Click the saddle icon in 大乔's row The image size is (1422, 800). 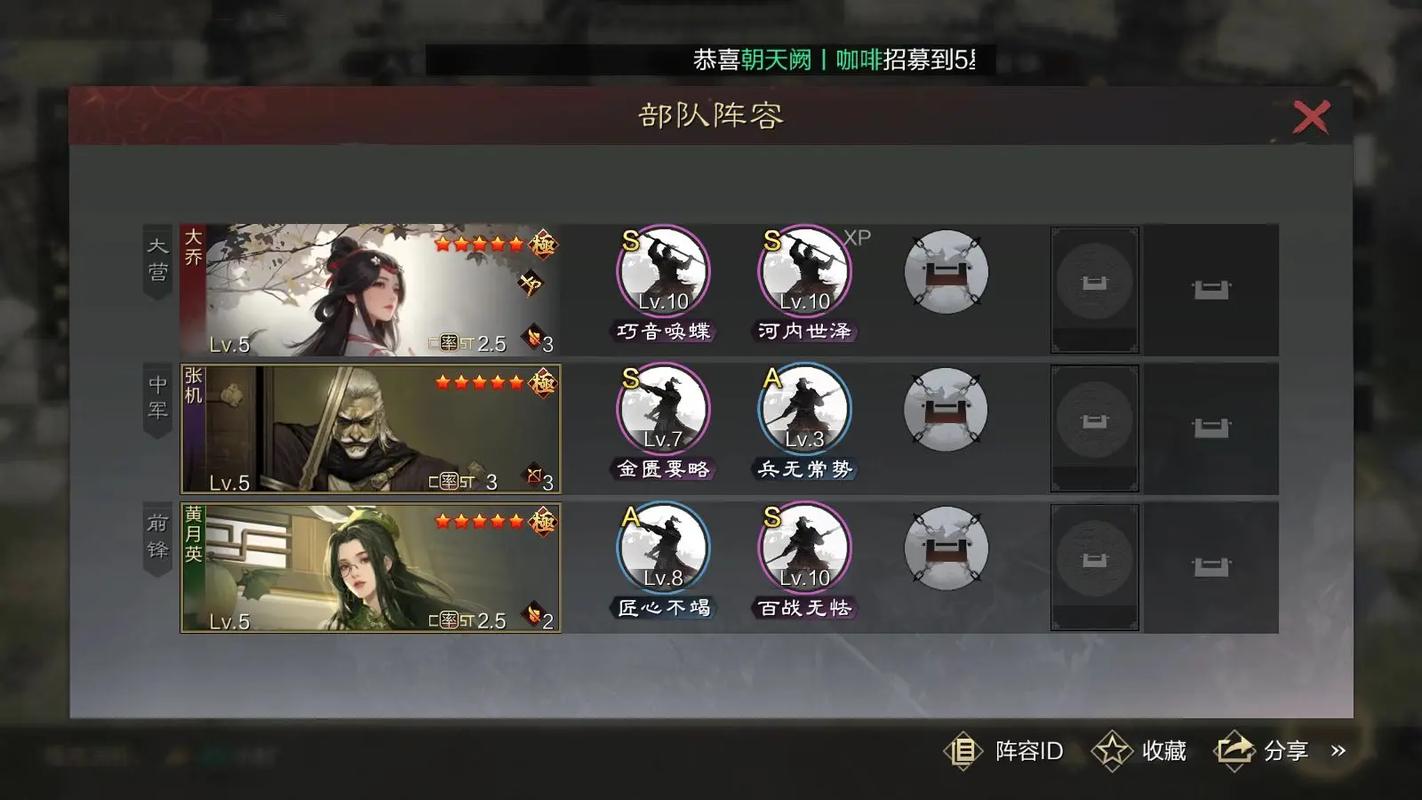point(944,270)
